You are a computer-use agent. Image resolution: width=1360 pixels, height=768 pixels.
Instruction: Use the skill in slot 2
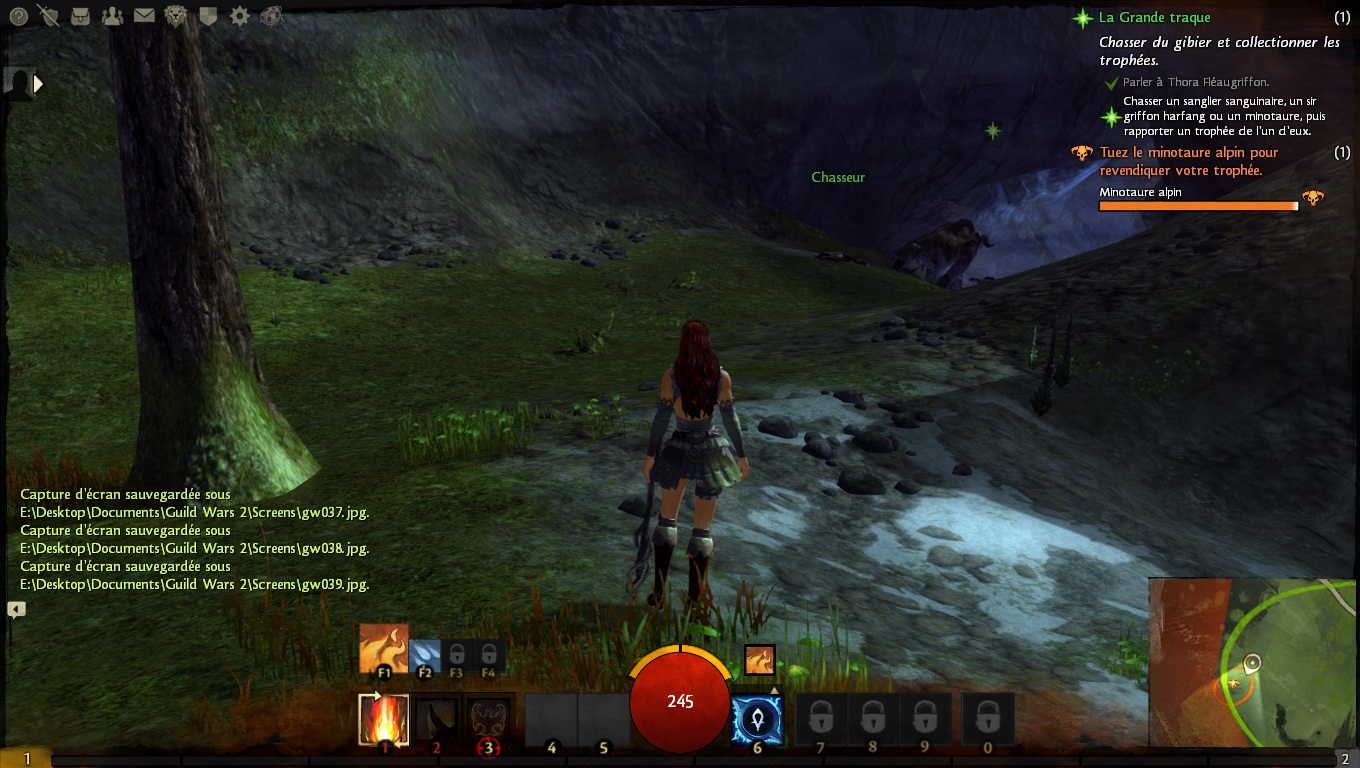pyautogui.click(x=436, y=719)
